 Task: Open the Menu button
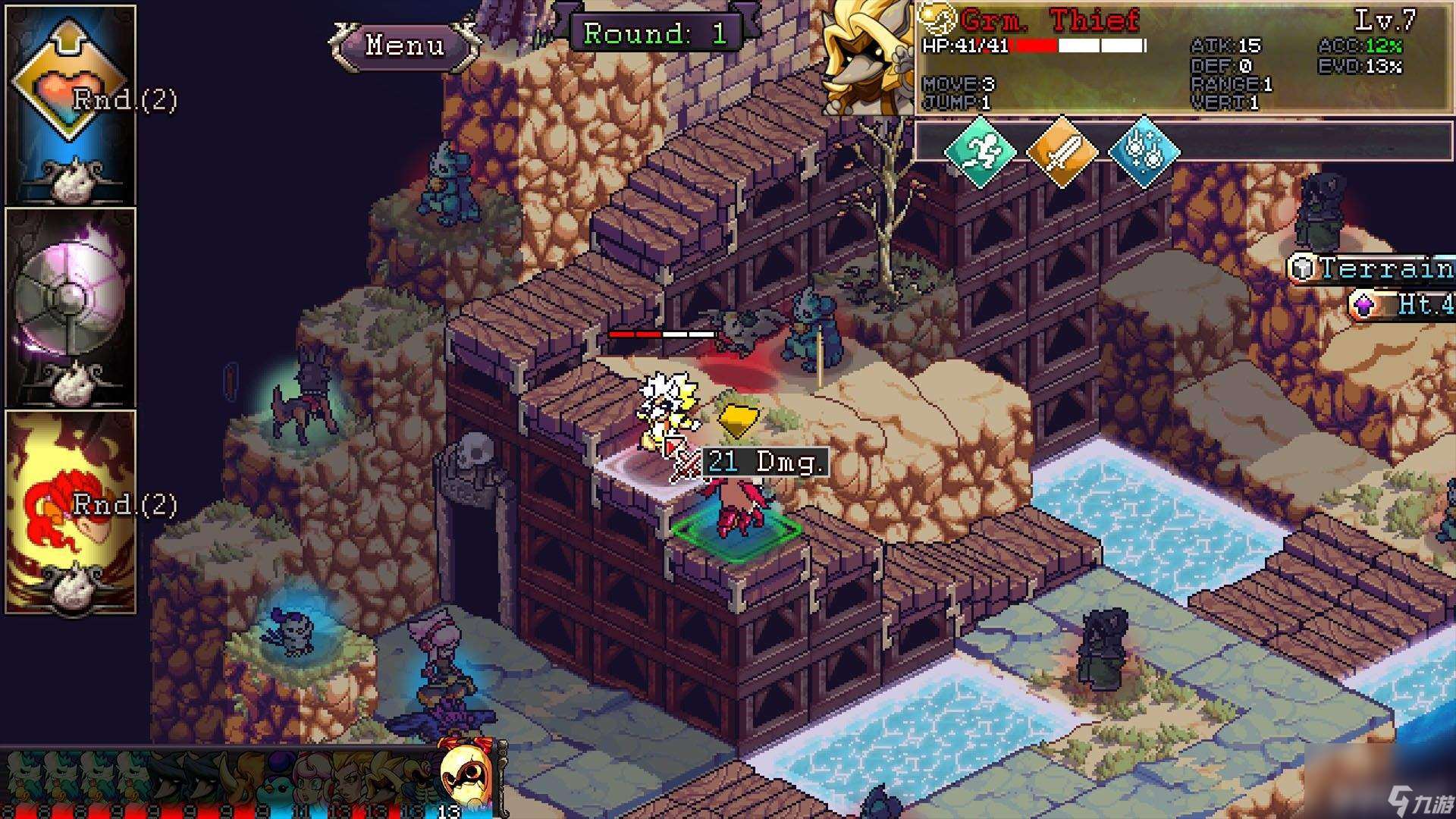click(x=404, y=45)
